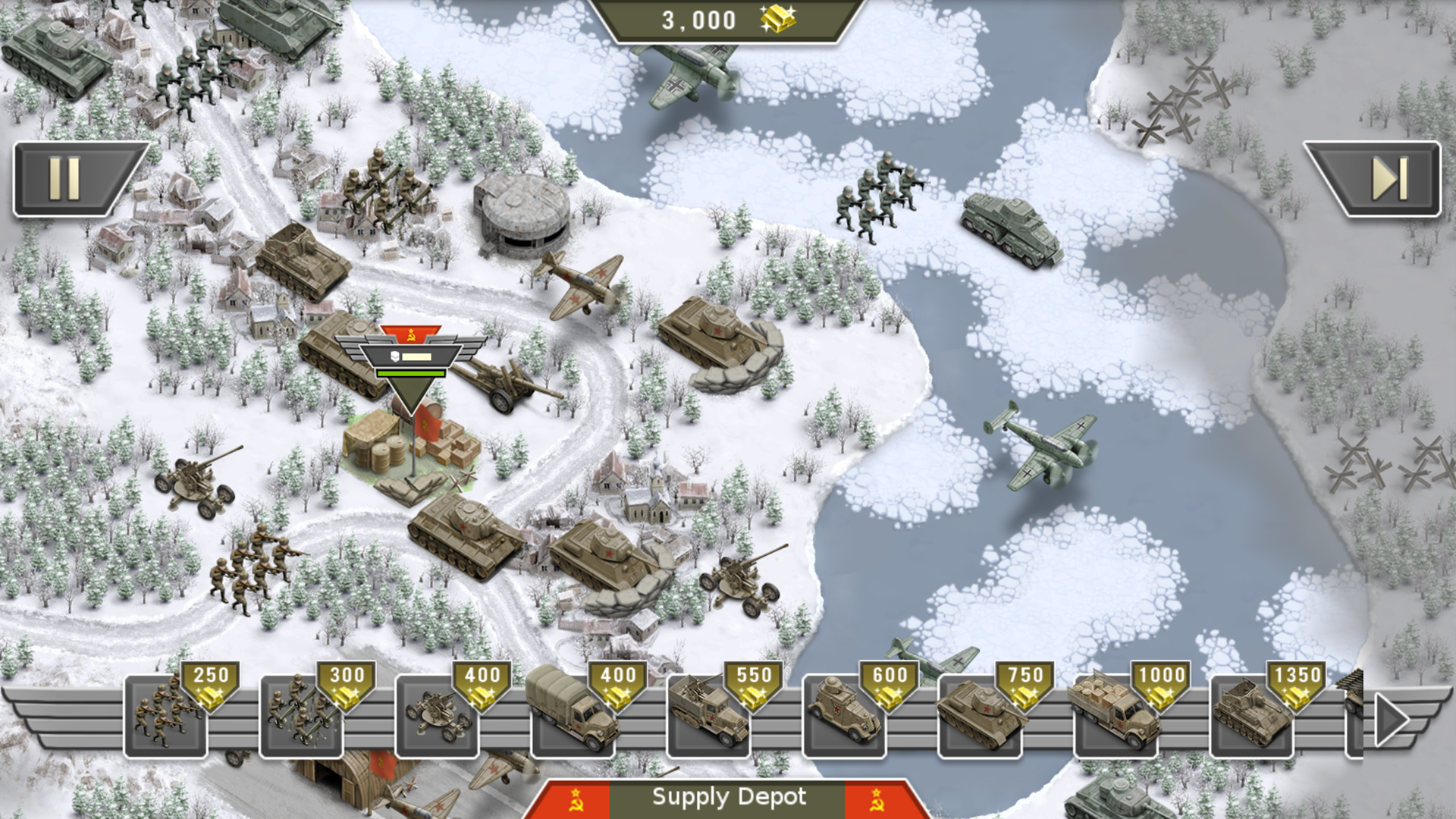Pause the game

coord(68,180)
